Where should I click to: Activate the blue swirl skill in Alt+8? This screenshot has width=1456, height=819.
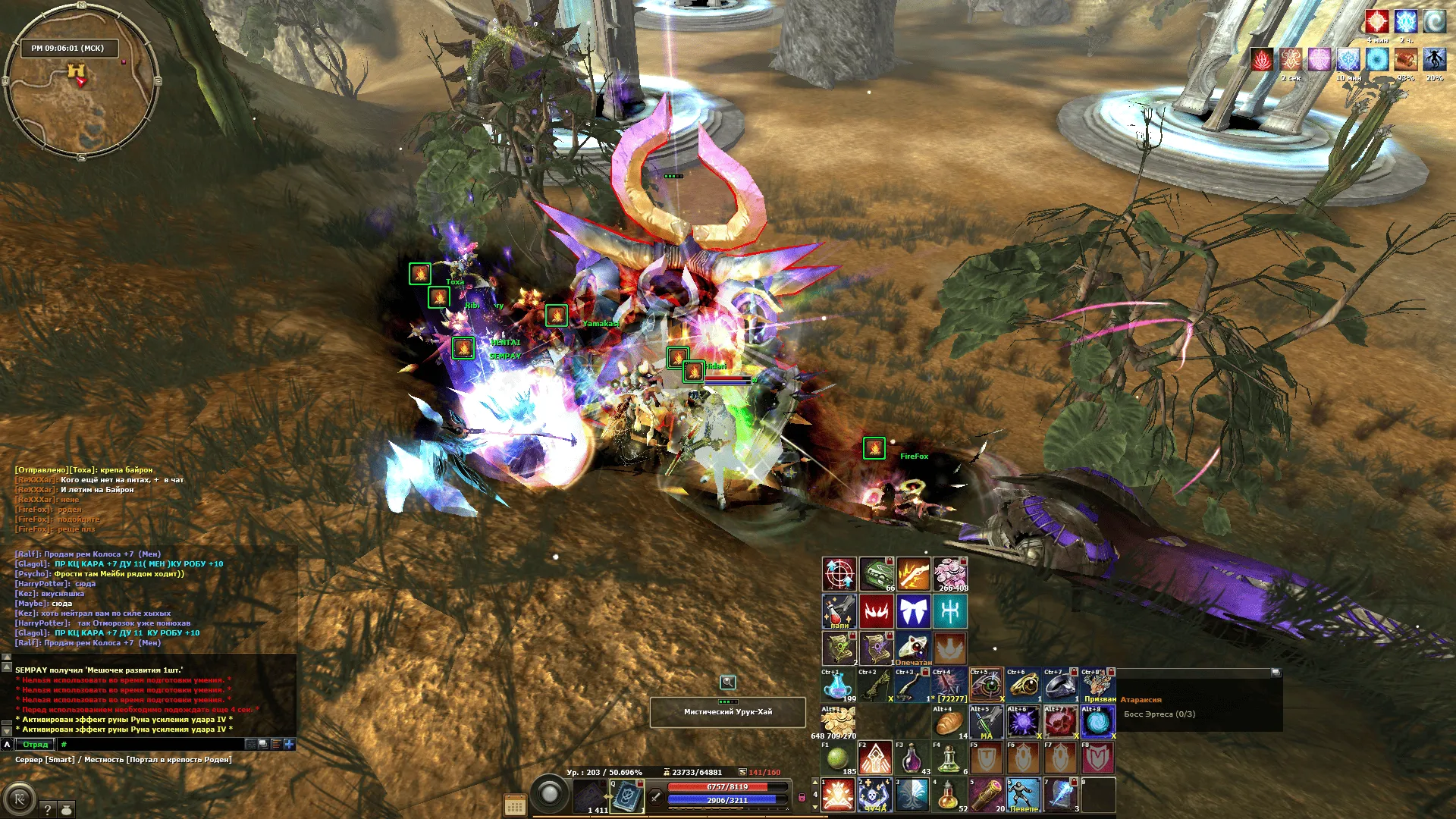1097,723
